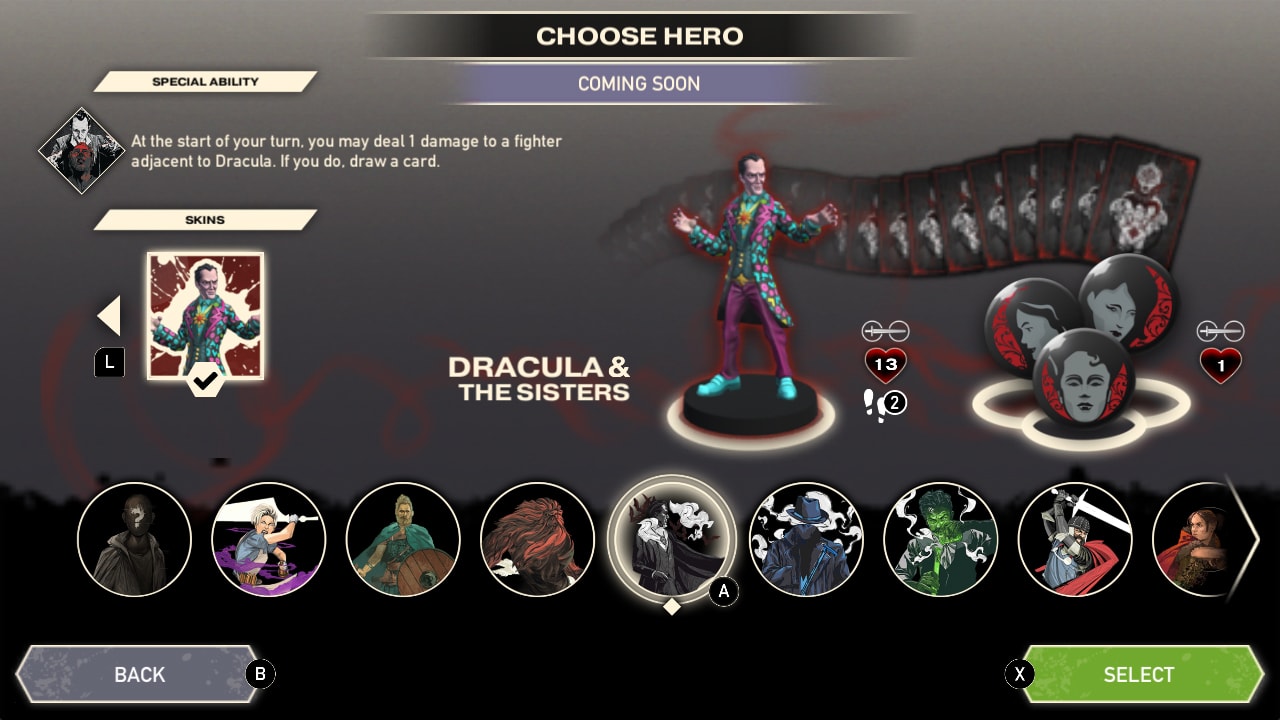Screen dimensions: 1280x720
Task: Click Dracula's health heart showing 13
Action: click(884, 362)
